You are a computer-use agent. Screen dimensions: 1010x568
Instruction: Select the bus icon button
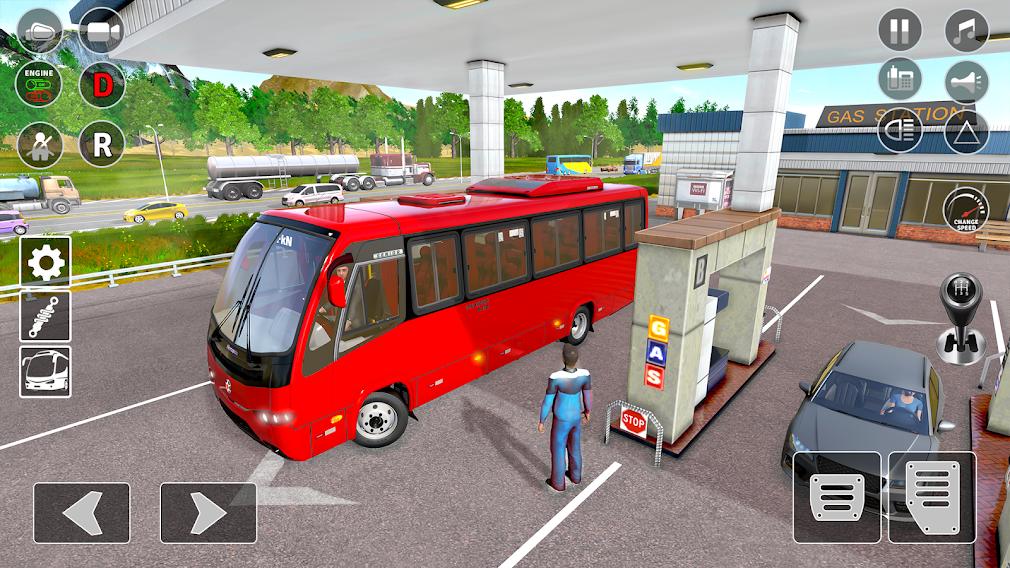tap(45, 371)
